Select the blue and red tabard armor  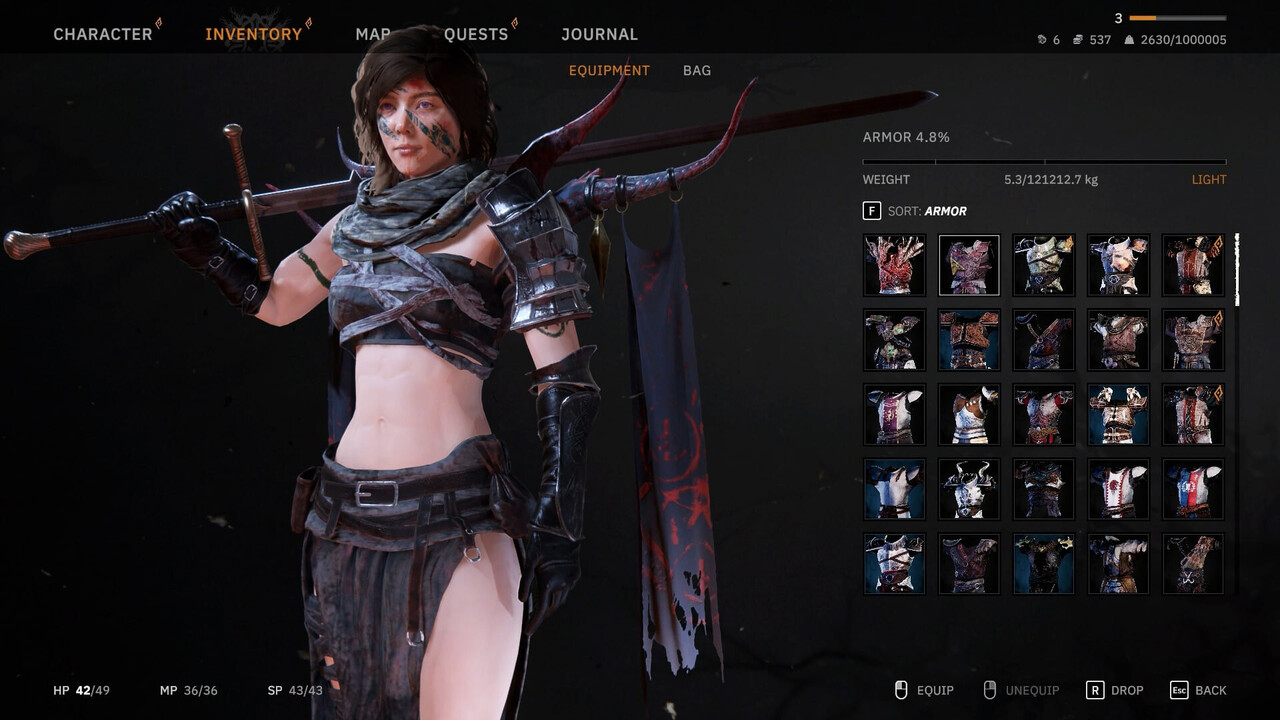coord(1193,489)
